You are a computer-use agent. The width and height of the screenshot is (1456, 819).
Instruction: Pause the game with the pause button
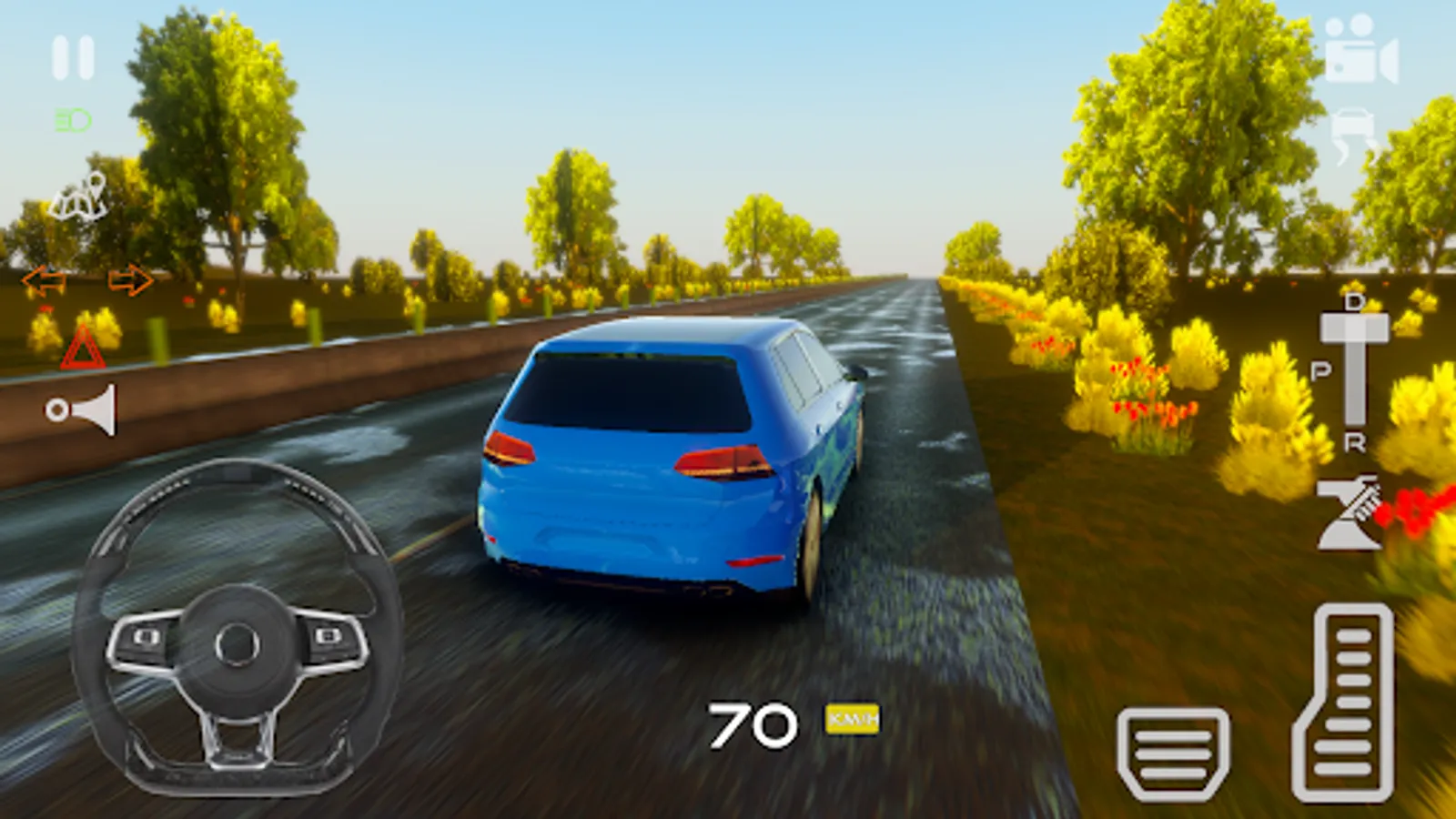click(73, 58)
